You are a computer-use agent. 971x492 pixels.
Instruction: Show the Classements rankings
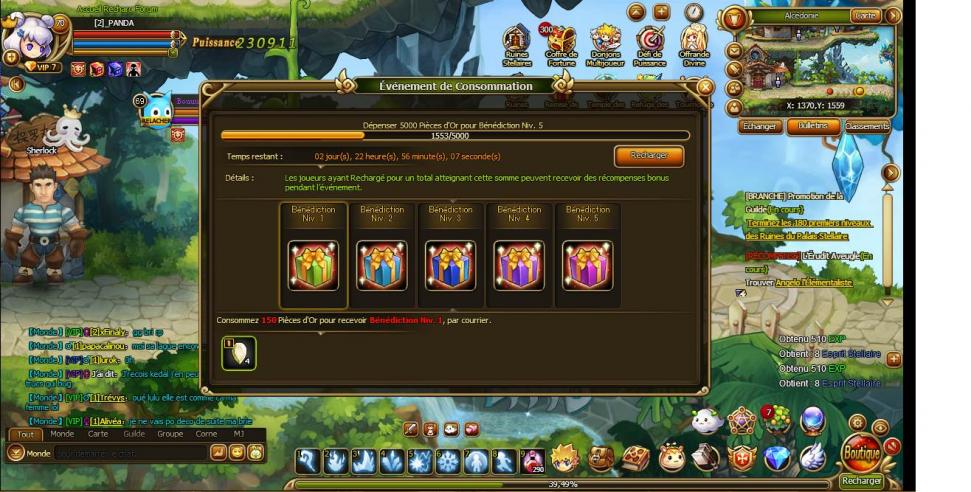[x=866, y=127]
